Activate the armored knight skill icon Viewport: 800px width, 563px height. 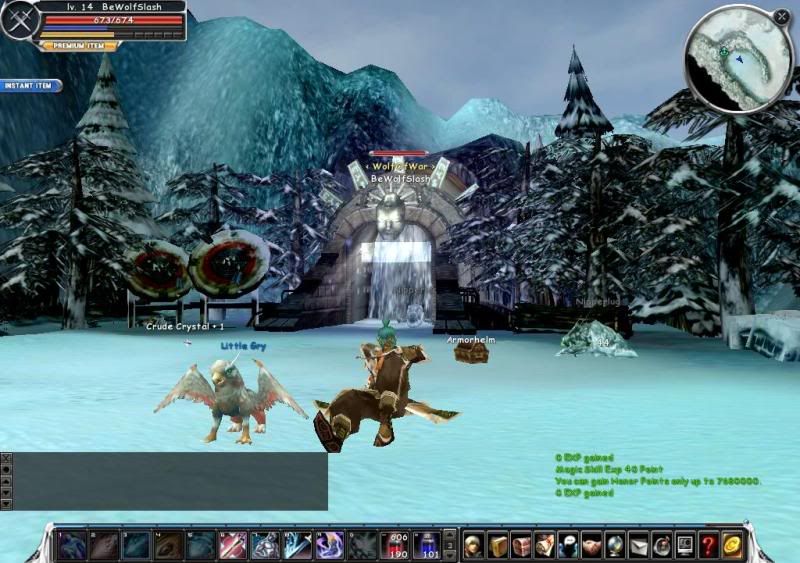pos(265,545)
